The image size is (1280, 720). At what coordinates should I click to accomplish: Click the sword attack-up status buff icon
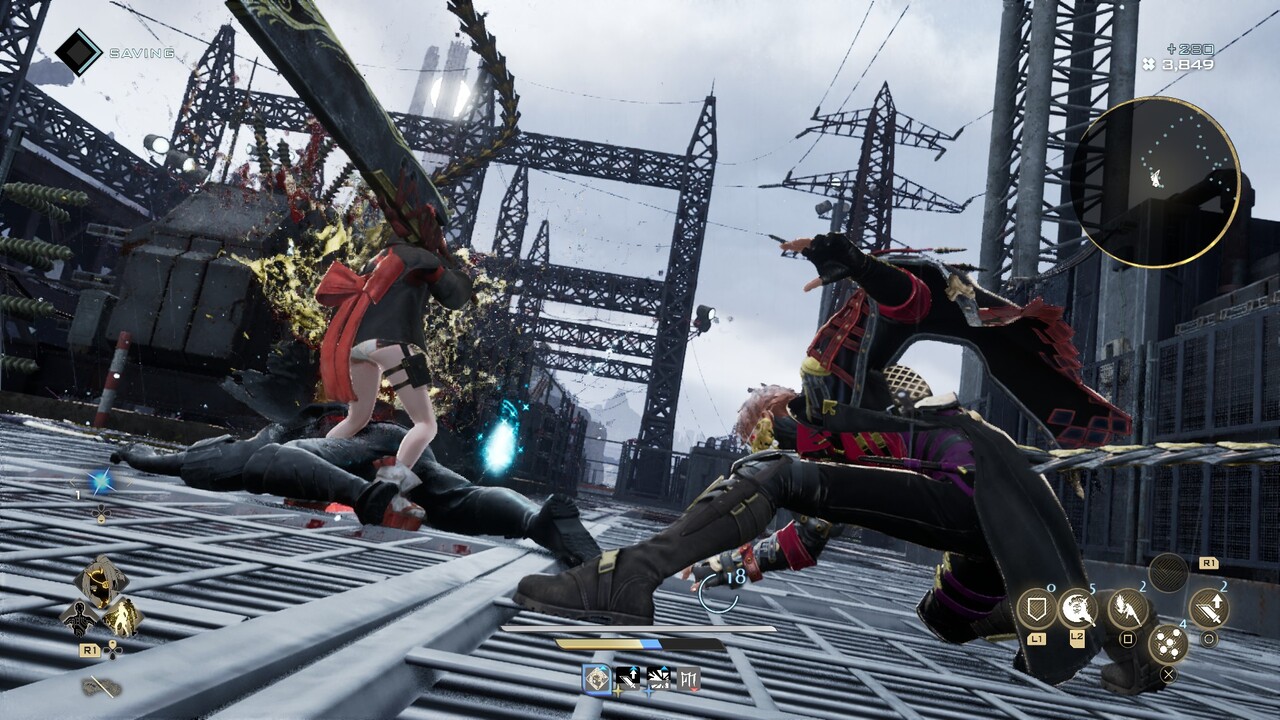point(628,679)
